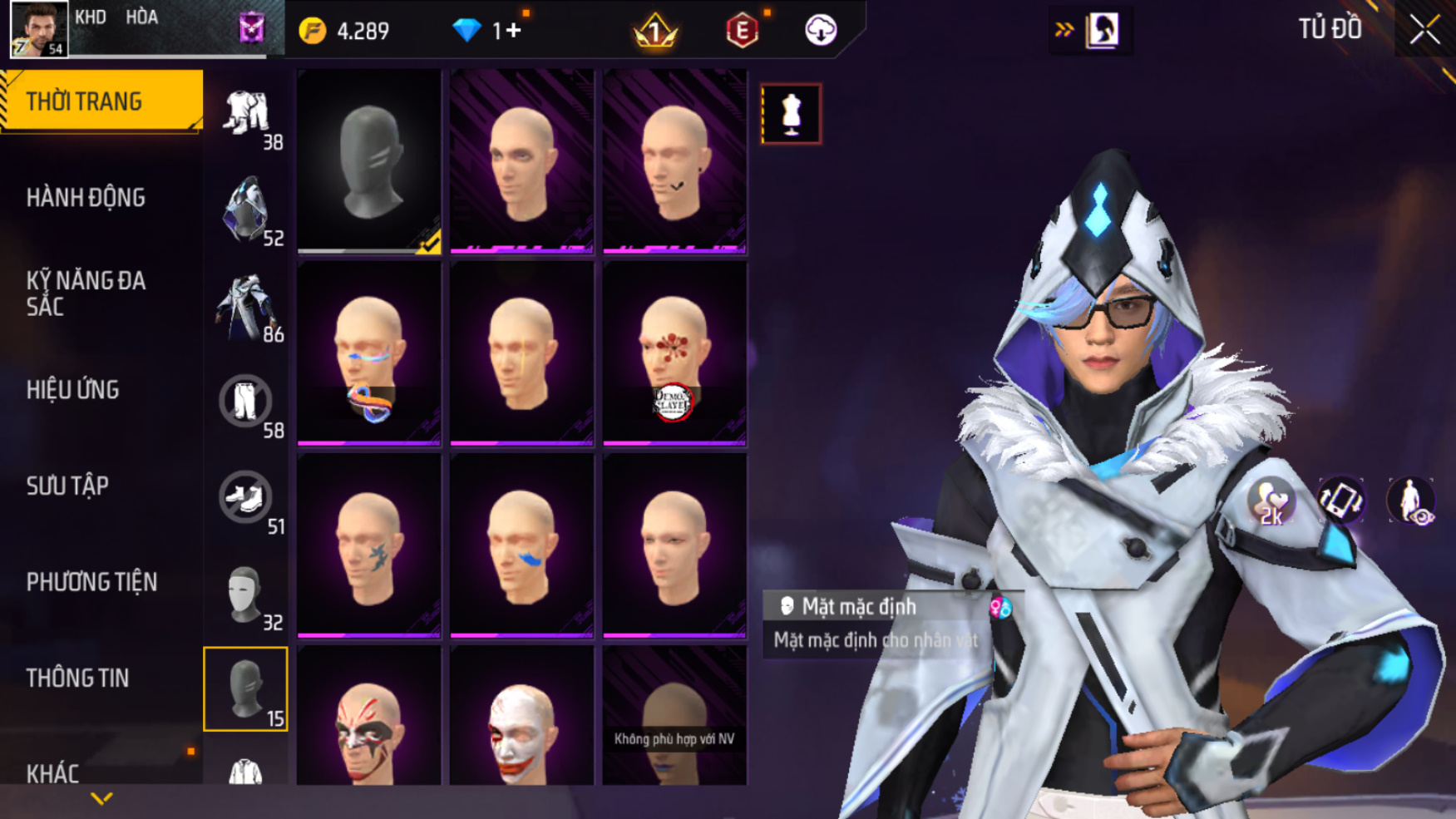Select the joker clown face paint
1456x819 pixels.
click(x=521, y=723)
